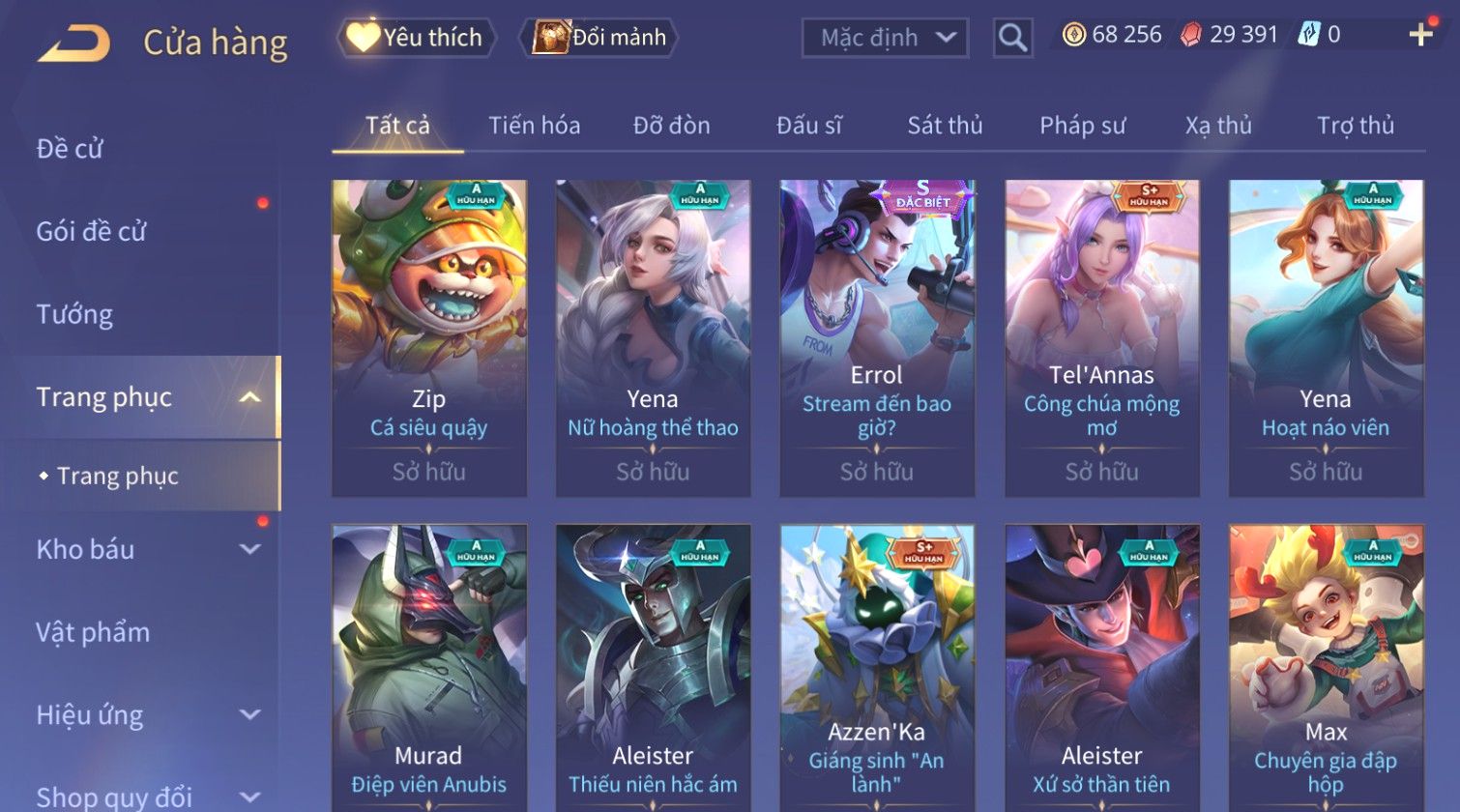Open the Yêu thích favorites list

point(417,38)
